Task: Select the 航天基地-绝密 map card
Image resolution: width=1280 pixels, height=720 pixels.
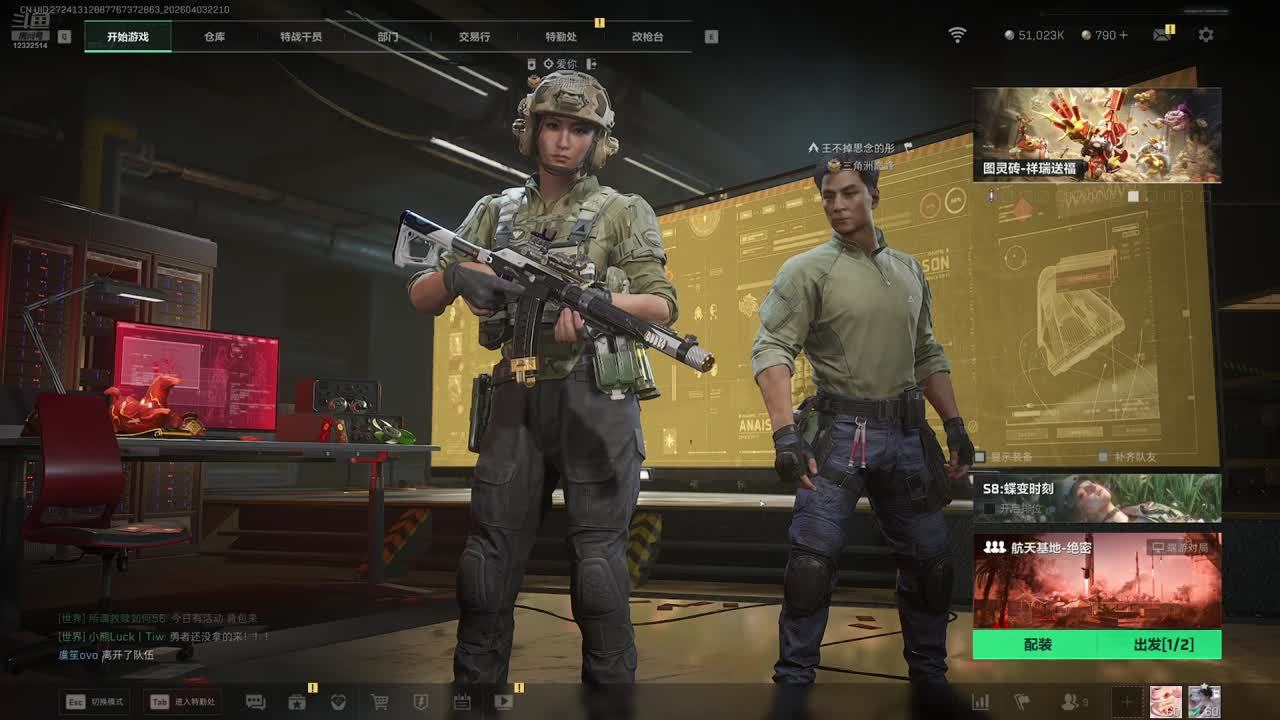Action: [1097, 580]
